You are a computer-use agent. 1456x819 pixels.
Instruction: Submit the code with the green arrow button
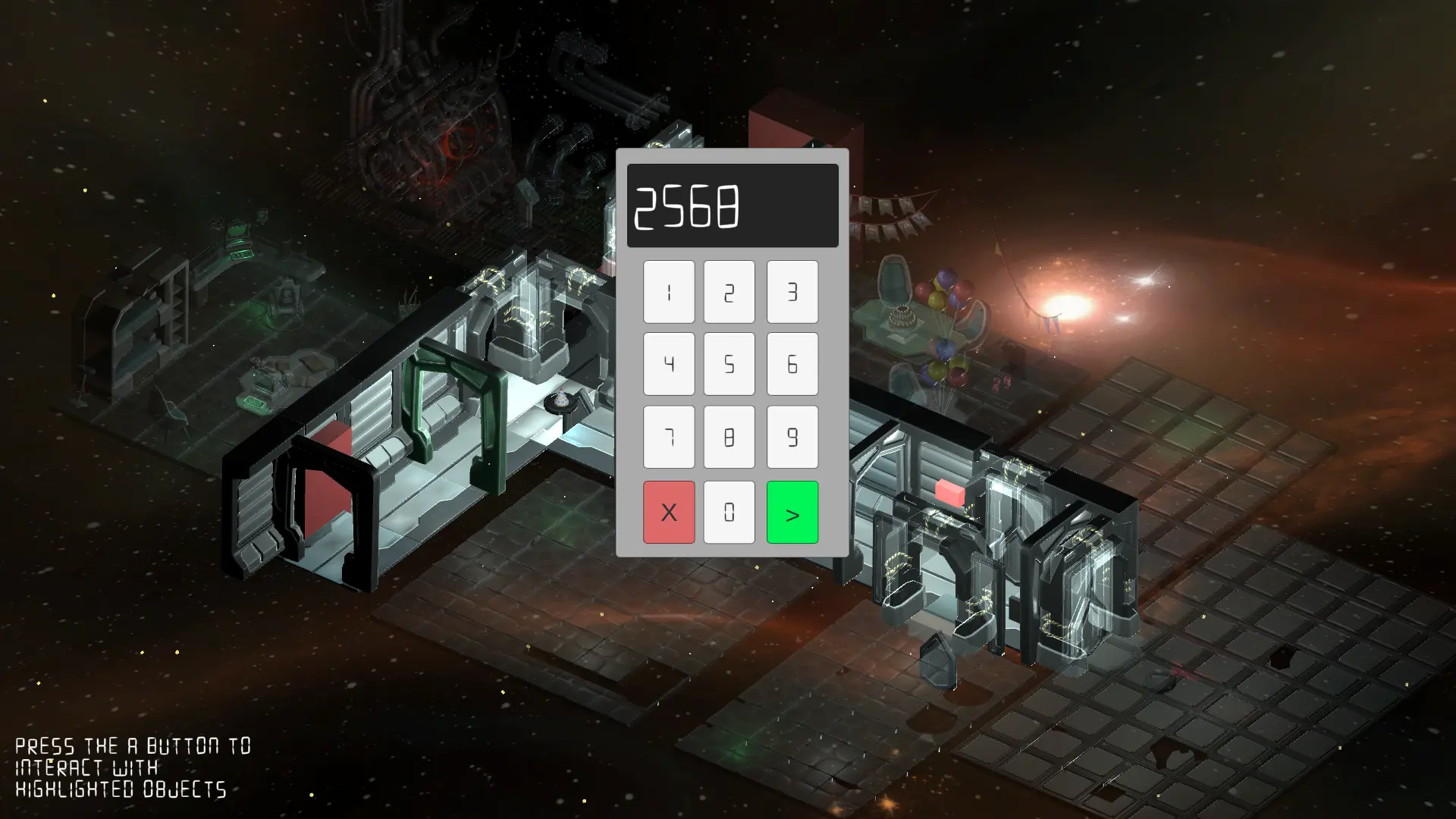coord(792,512)
